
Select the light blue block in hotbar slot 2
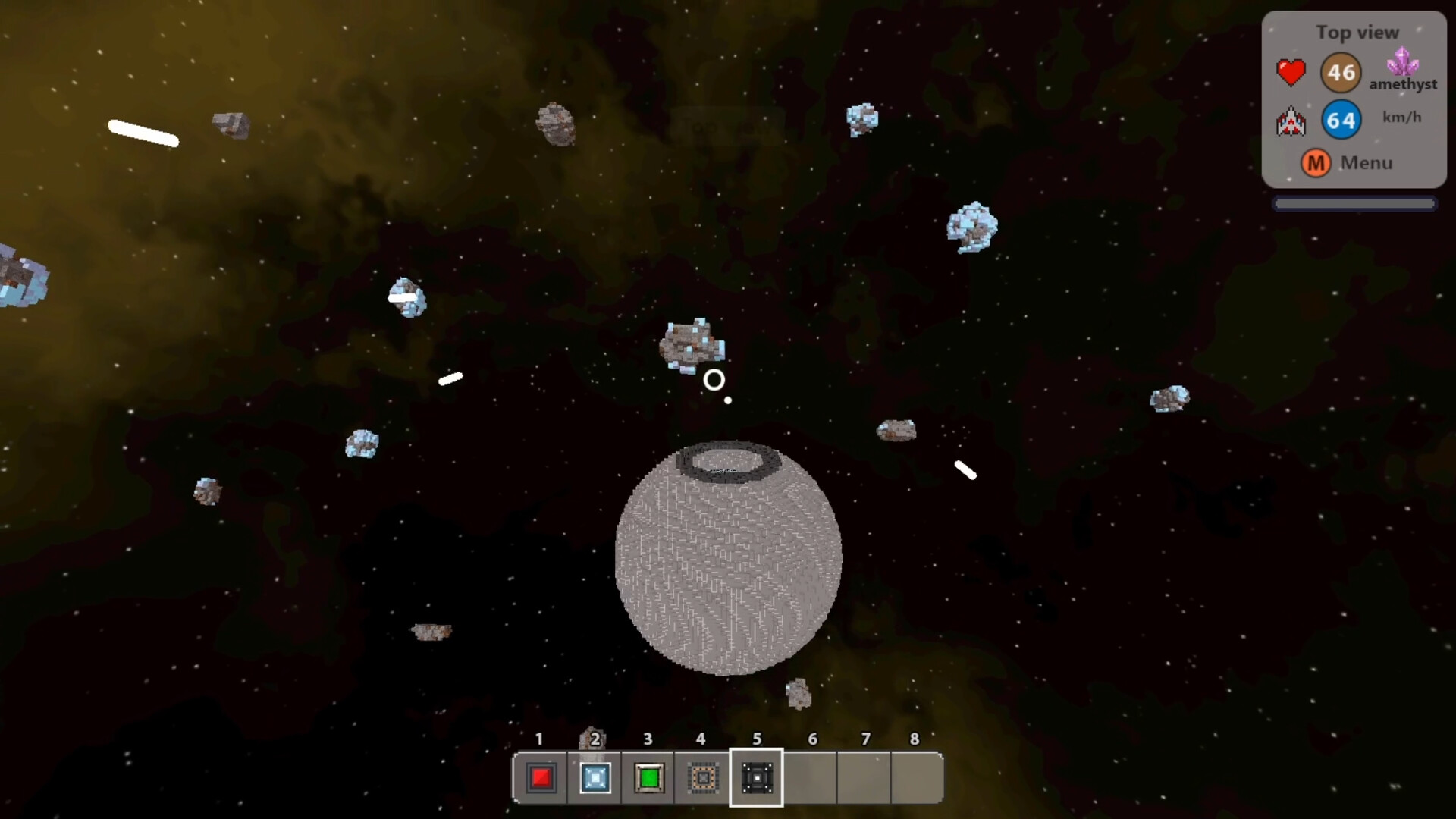click(595, 778)
